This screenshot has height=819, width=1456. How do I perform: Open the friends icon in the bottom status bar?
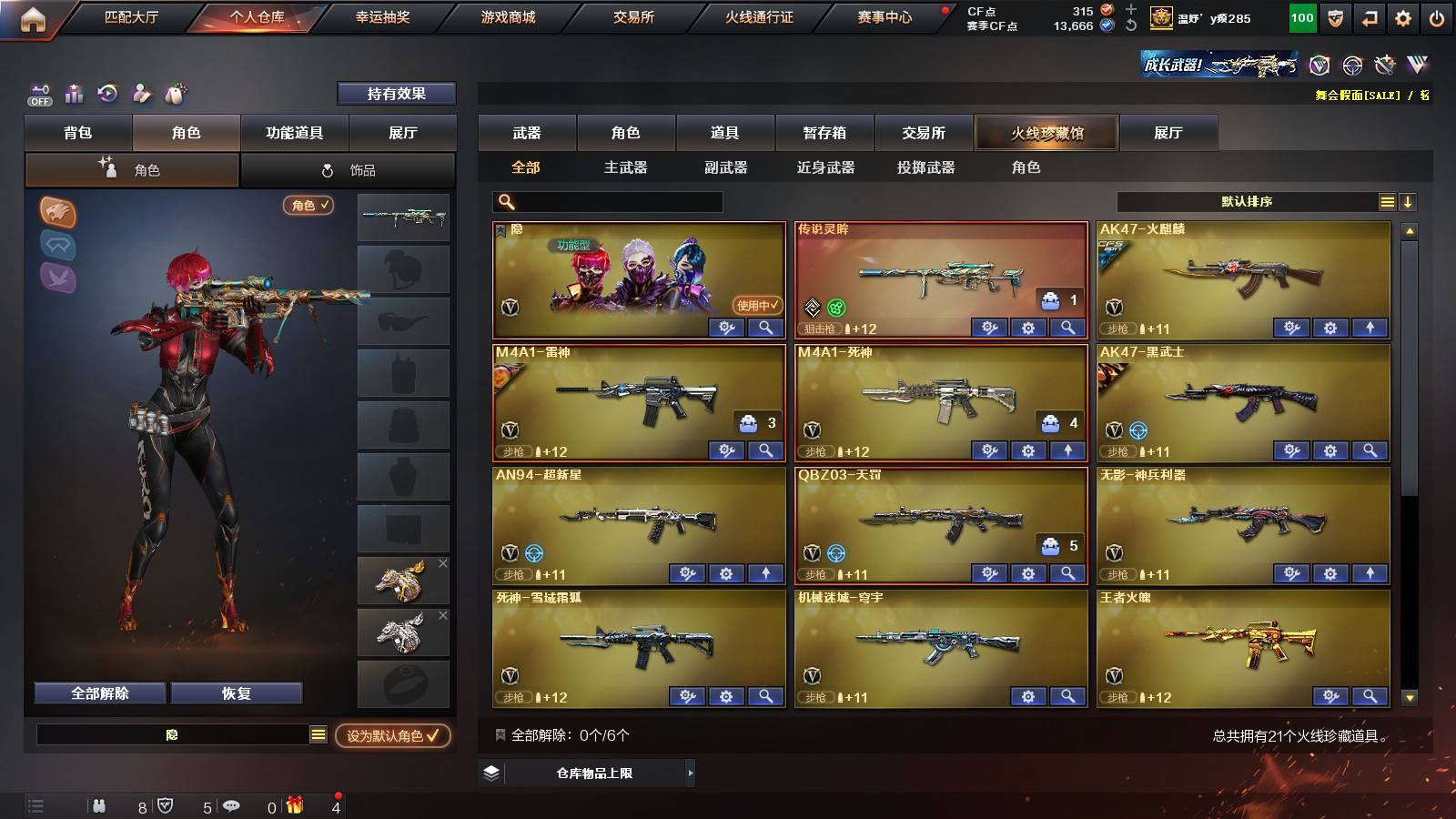click(x=100, y=804)
